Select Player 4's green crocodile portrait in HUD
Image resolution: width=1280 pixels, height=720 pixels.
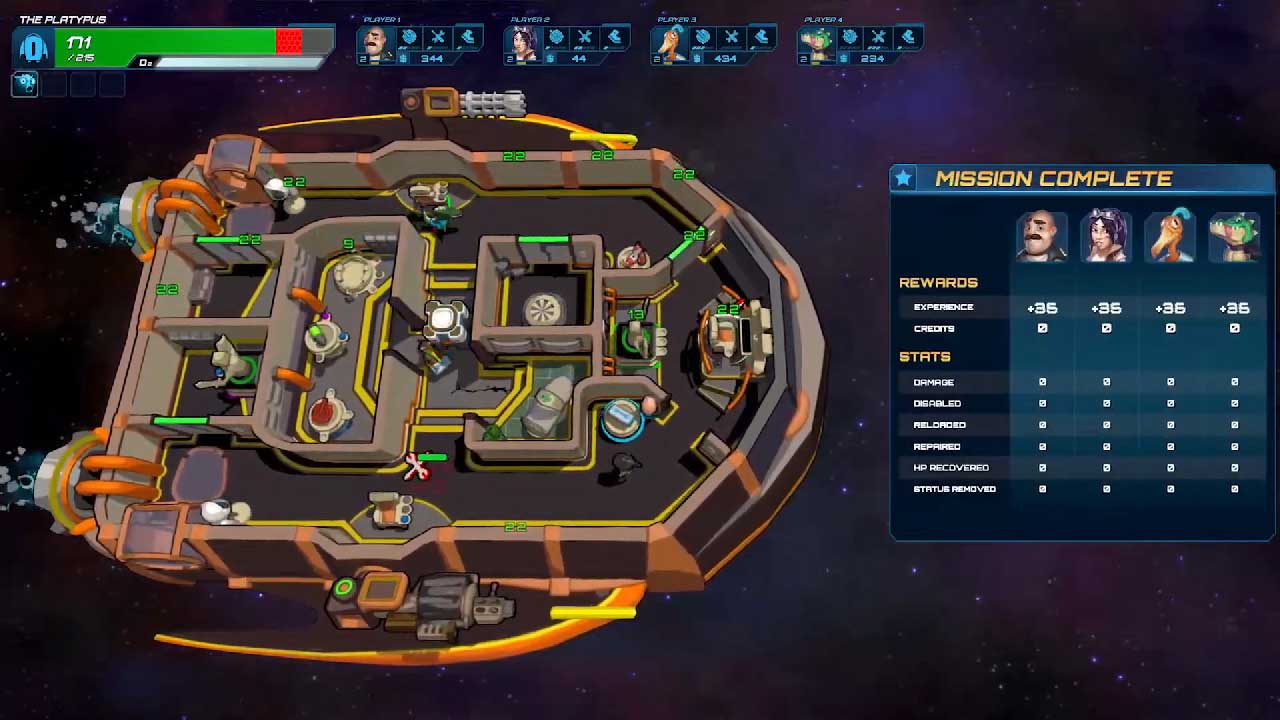pos(815,42)
